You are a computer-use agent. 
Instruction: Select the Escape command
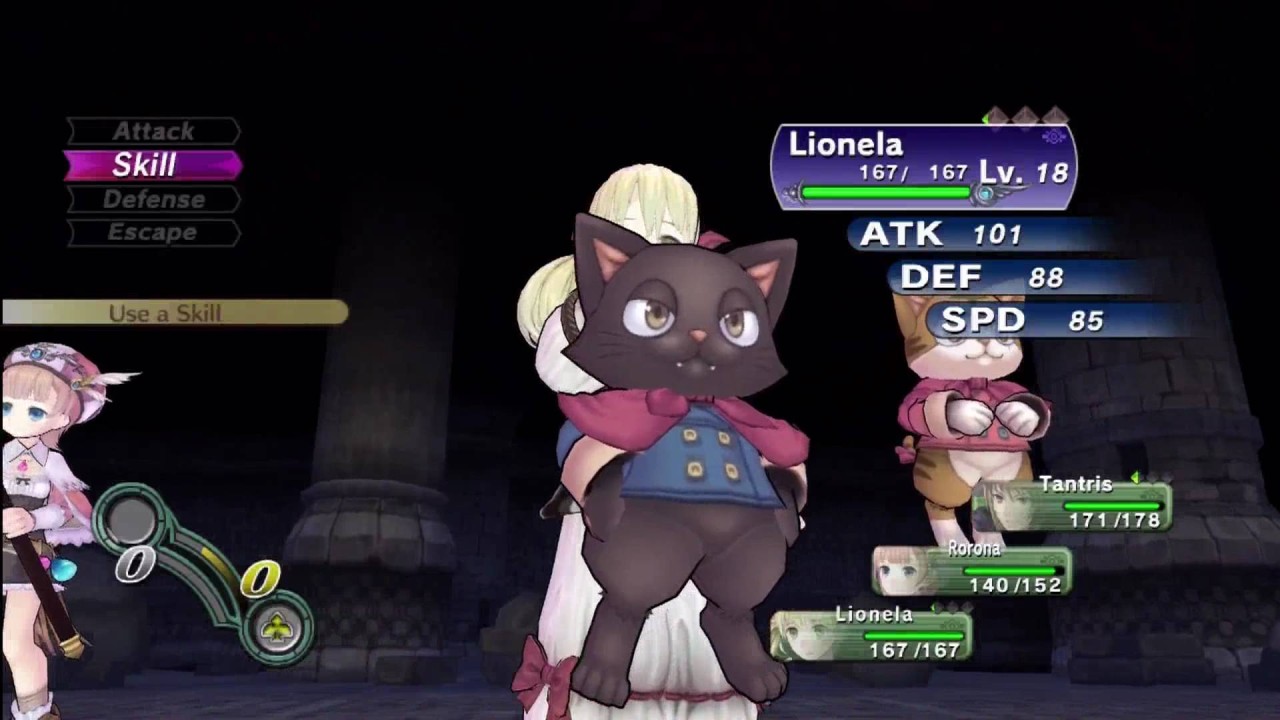click(153, 232)
